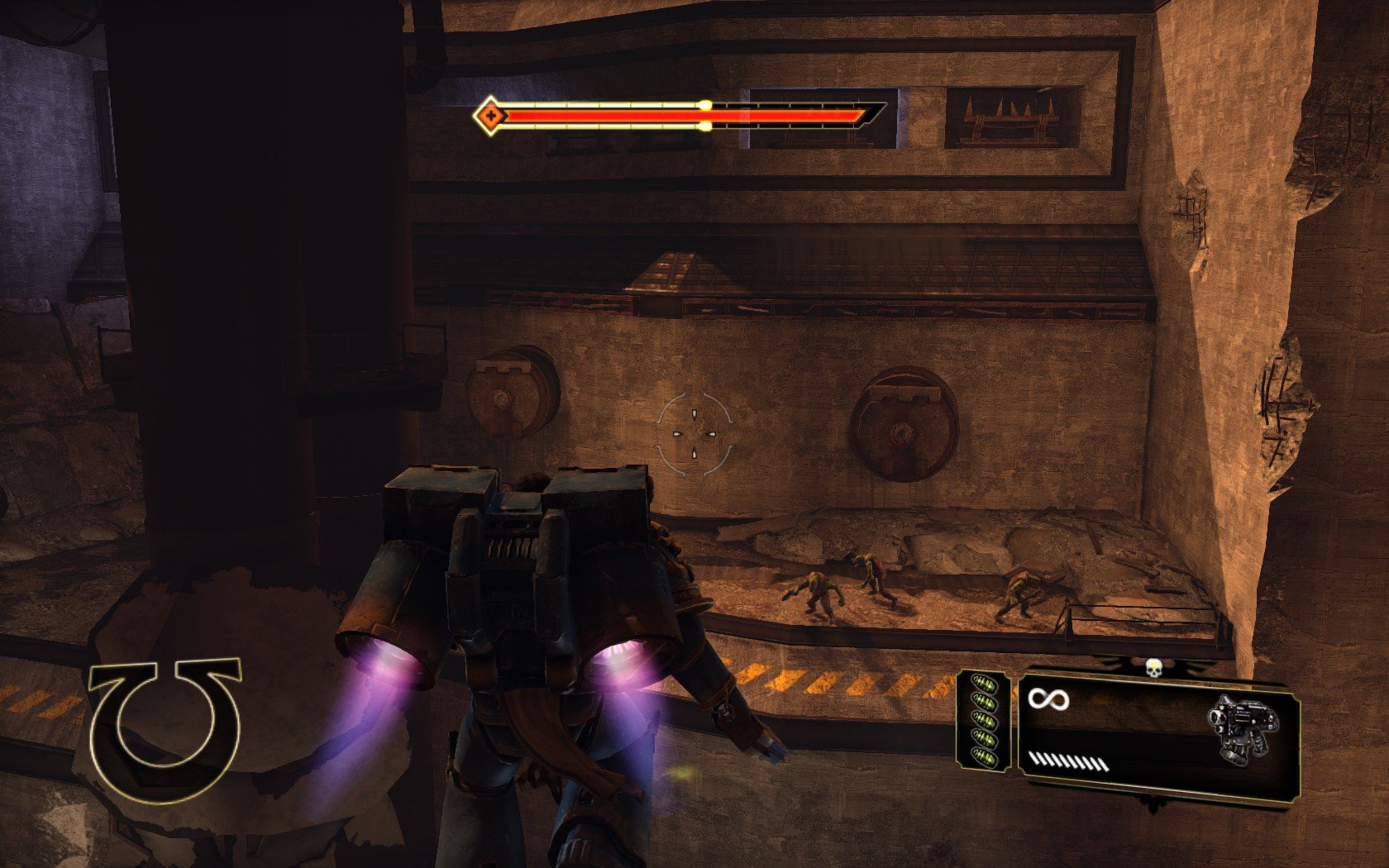Click the frag grenade stack

984,720
